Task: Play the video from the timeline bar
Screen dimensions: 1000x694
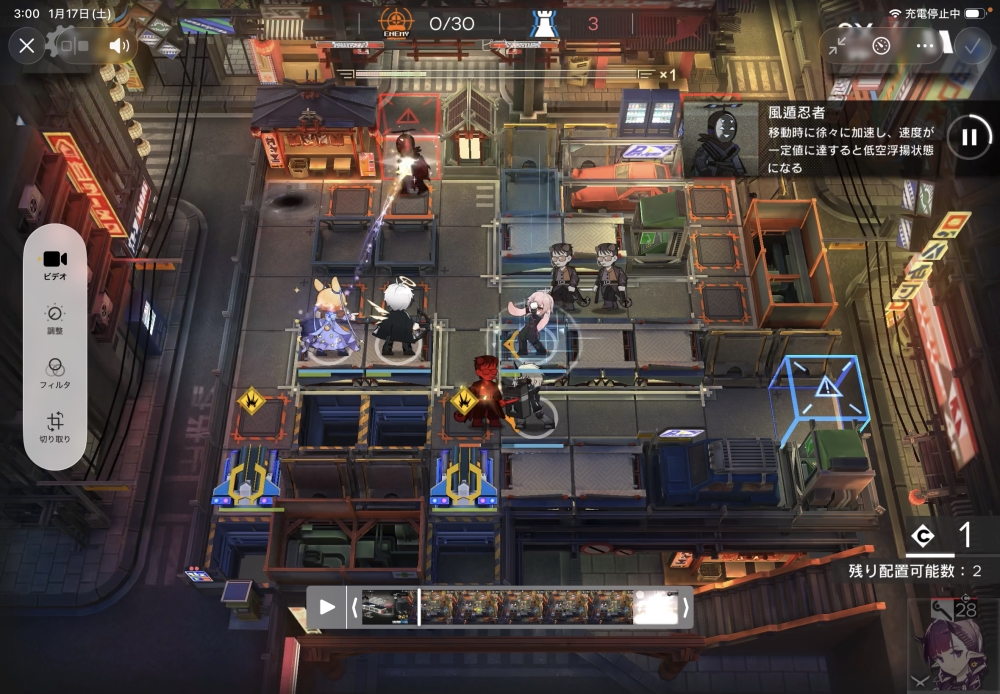Action: click(327, 607)
